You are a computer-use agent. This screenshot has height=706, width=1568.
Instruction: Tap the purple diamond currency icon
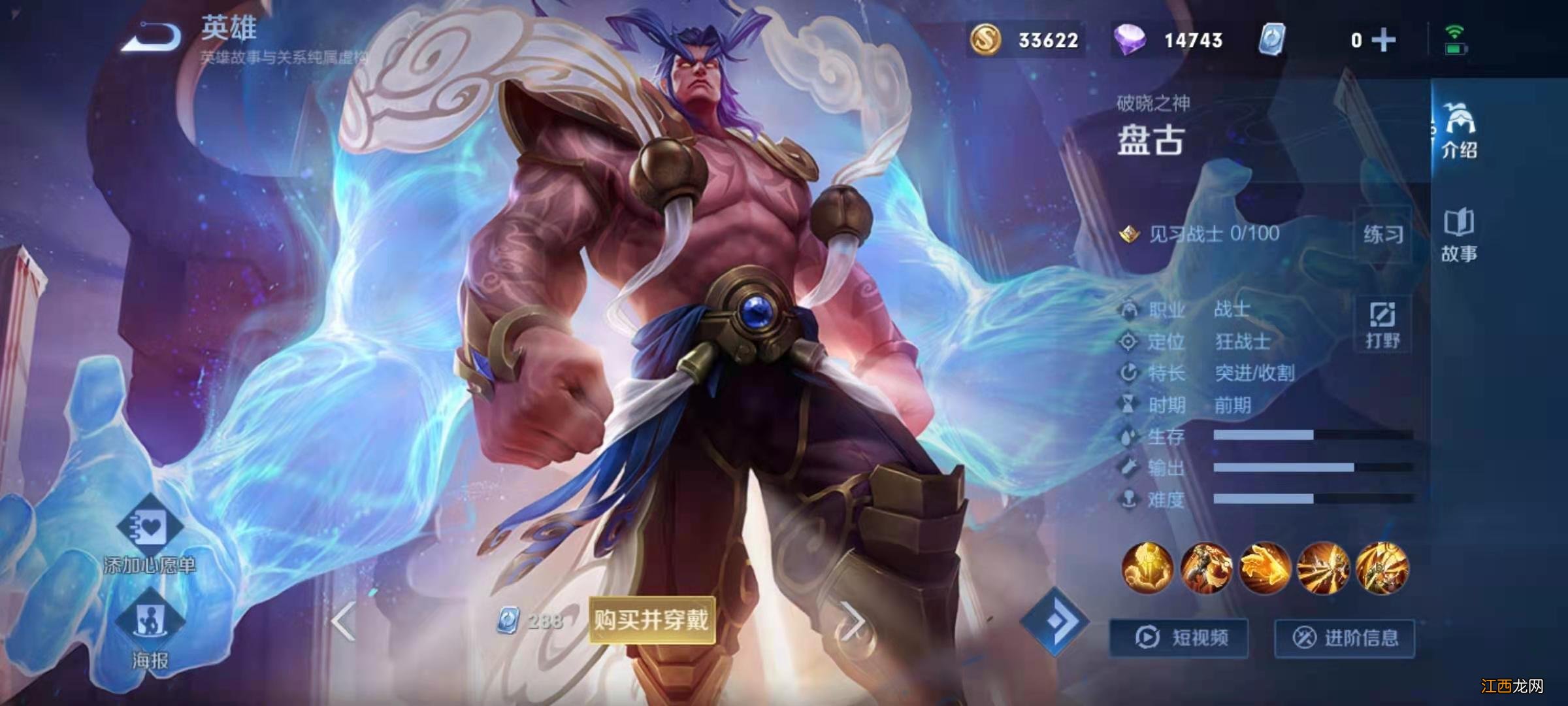(1129, 40)
